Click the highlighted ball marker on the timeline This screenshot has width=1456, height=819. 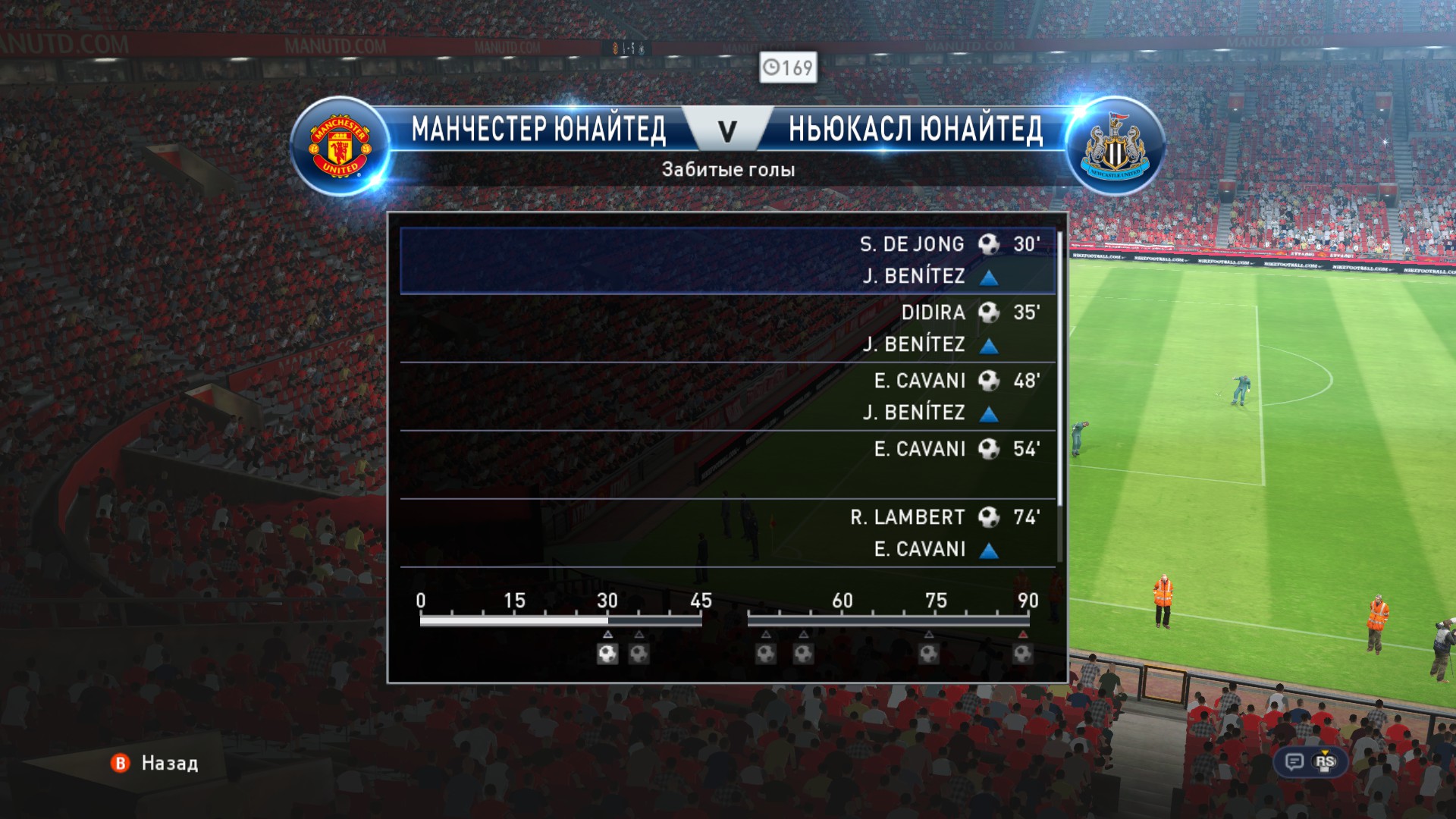[607, 654]
